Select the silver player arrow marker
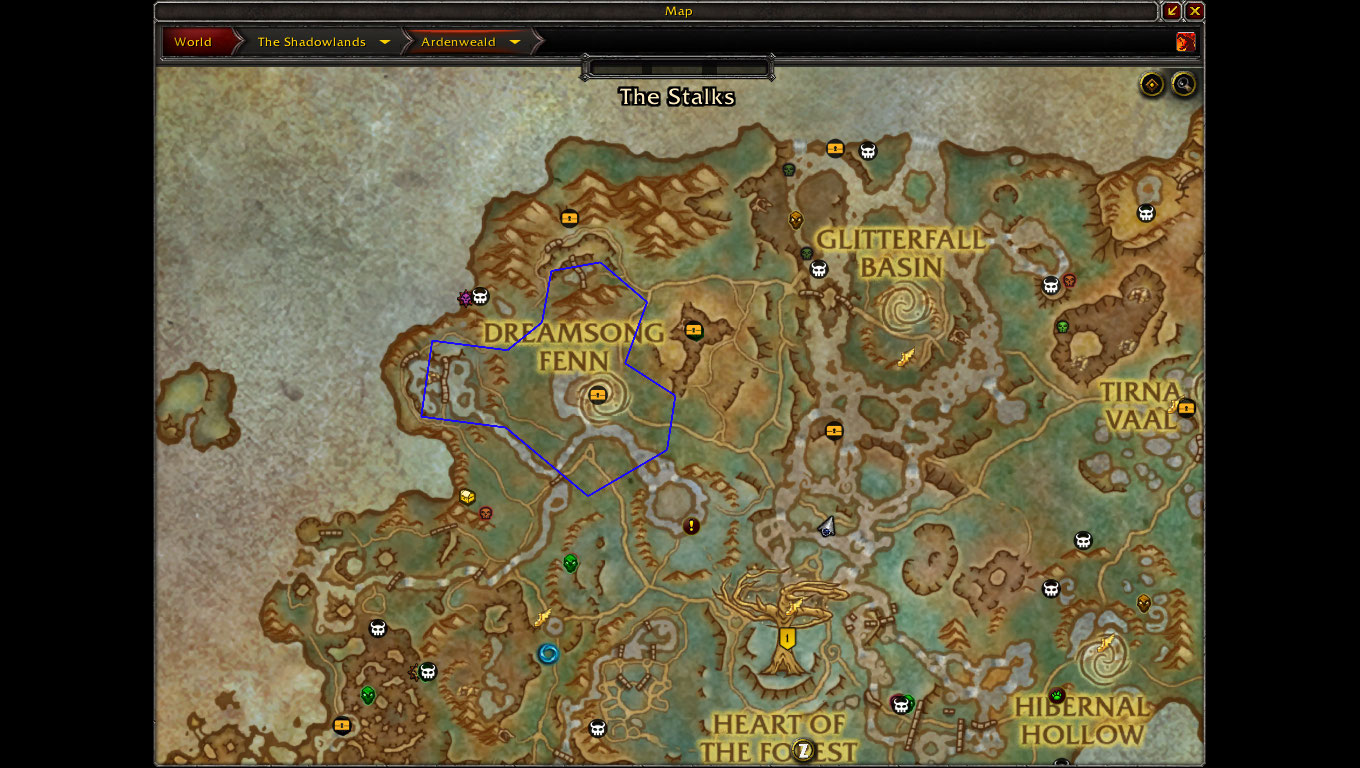This screenshot has height=768, width=1360. (827, 526)
